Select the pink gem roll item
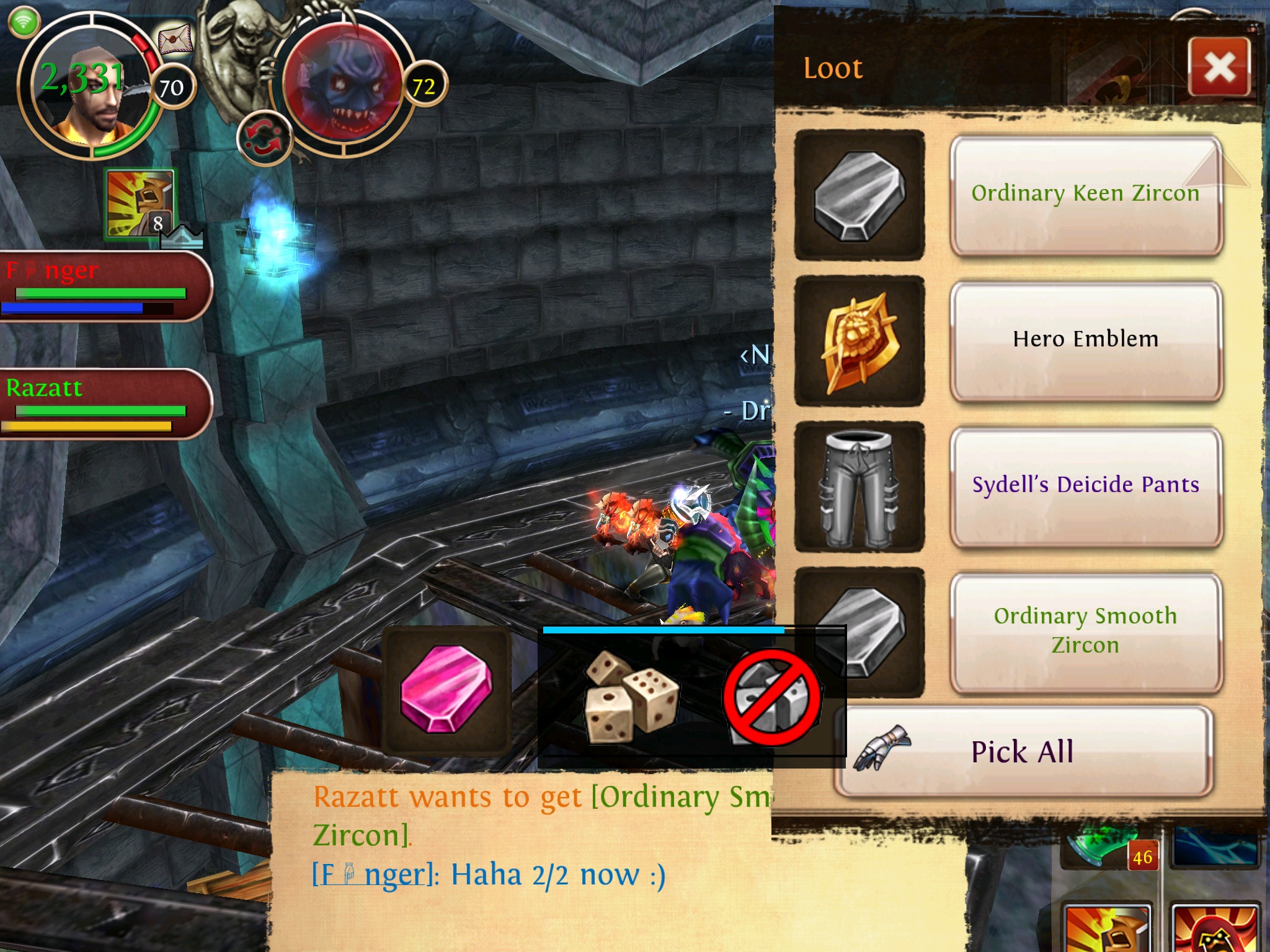The height and width of the screenshot is (952, 1270). click(446, 689)
